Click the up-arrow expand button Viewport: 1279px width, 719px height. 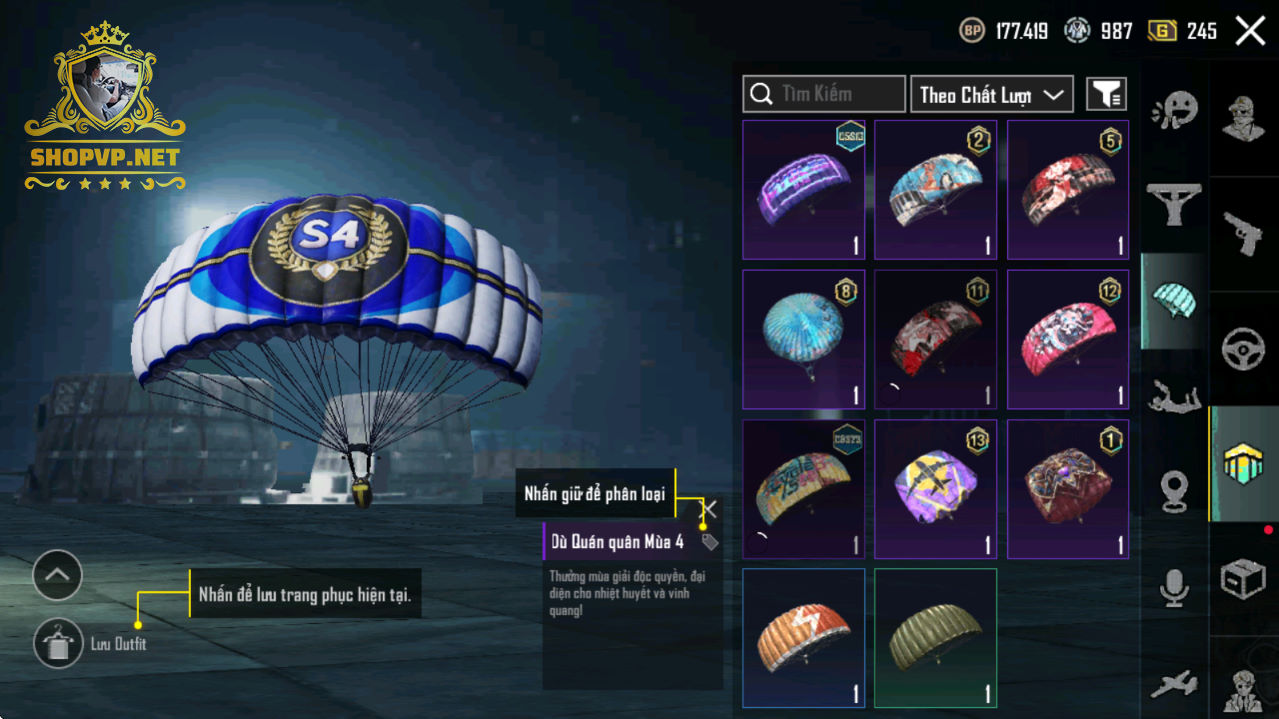click(57, 575)
